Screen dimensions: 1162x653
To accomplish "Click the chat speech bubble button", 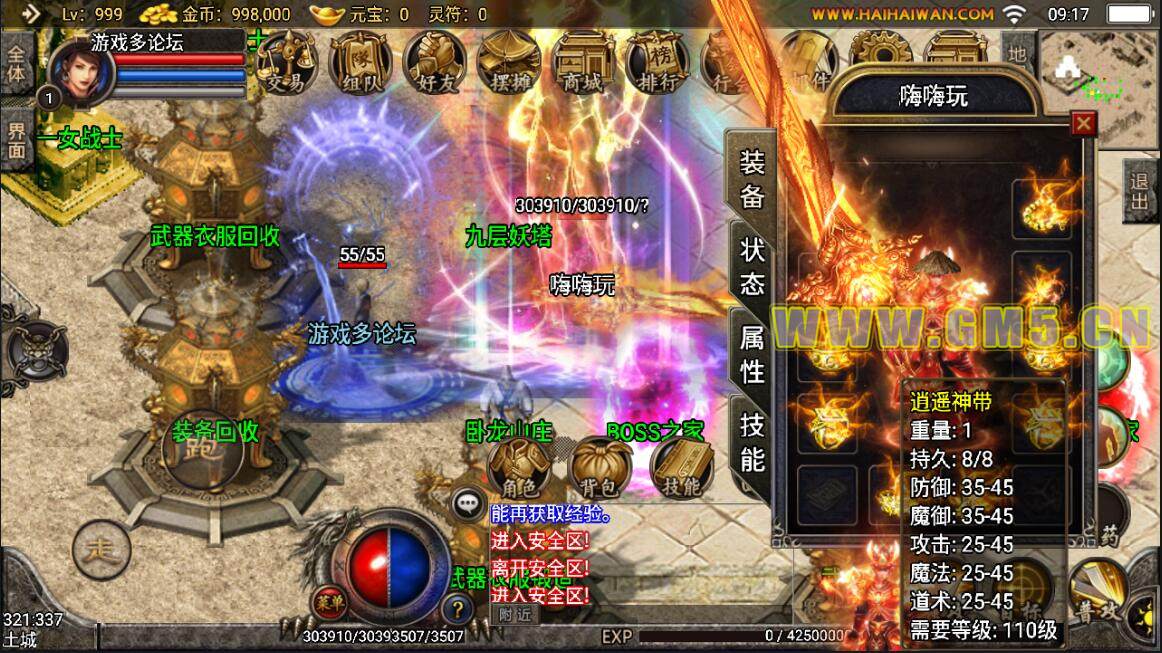I will coord(467,505).
